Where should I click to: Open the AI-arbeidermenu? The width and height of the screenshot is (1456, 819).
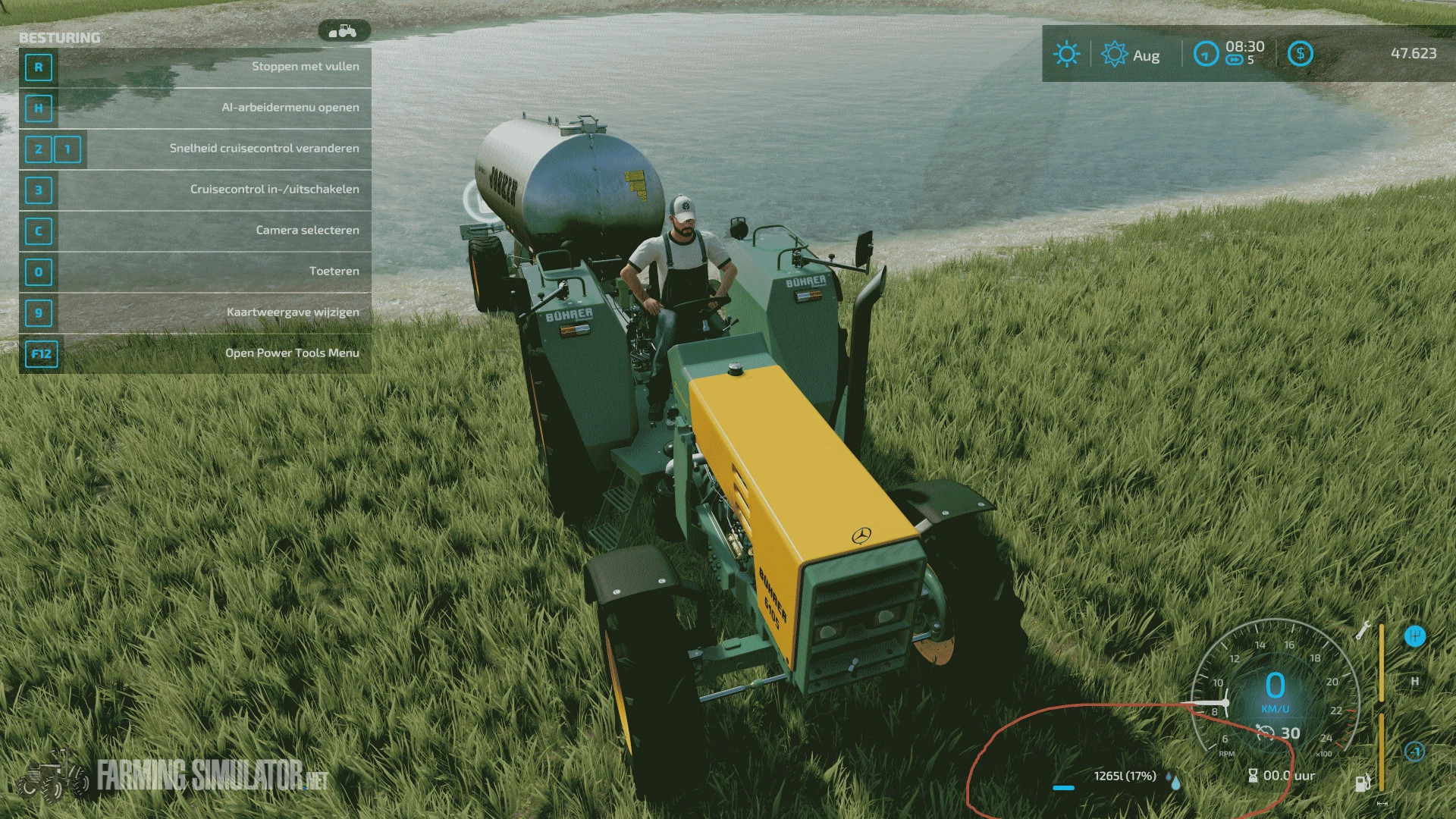[290, 107]
